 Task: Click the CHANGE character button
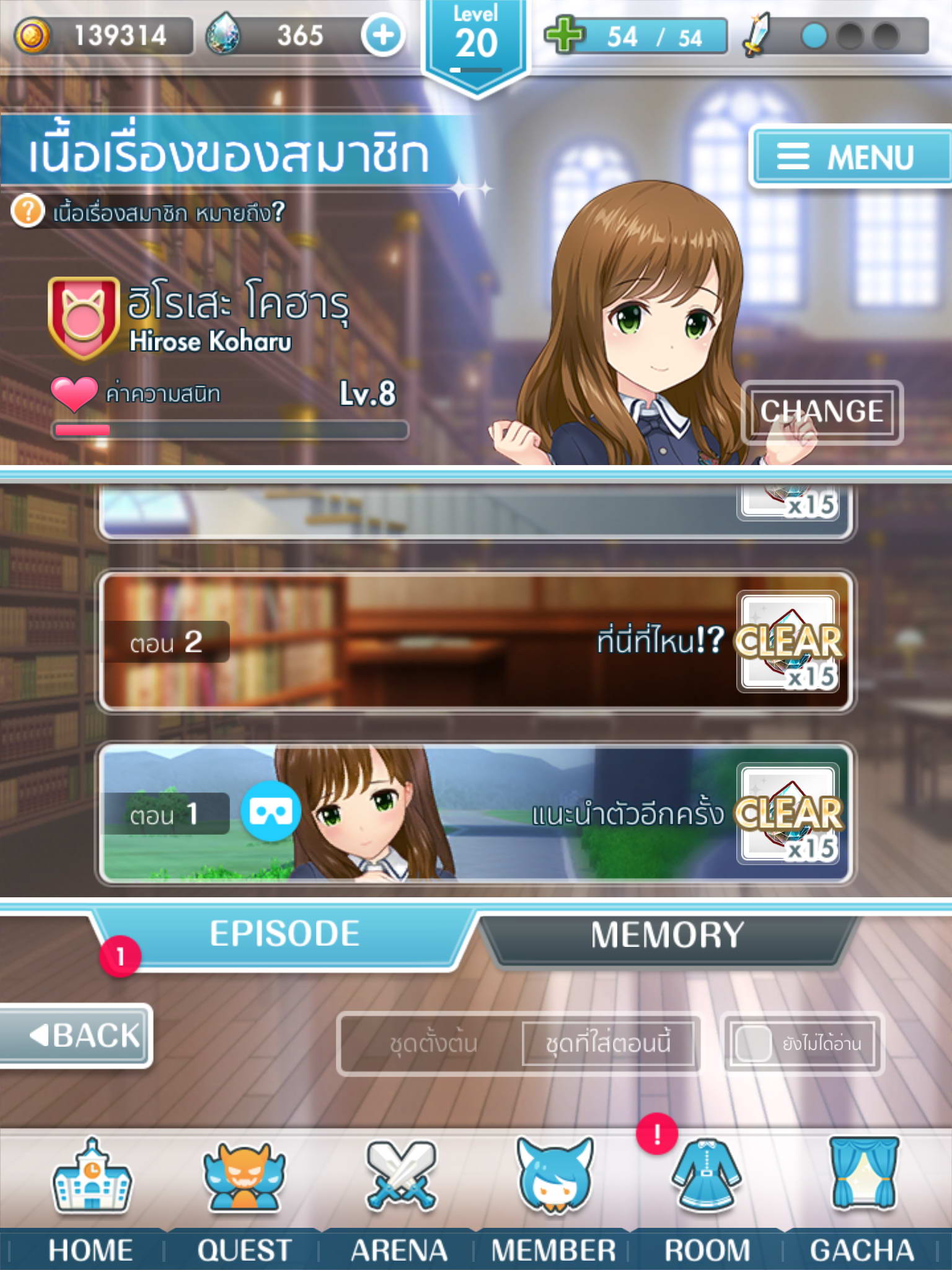coord(821,412)
